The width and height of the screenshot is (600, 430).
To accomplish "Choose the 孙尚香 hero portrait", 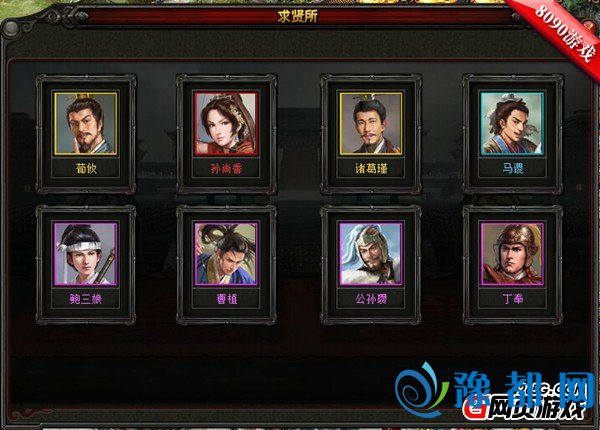I will tap(226, 125).
